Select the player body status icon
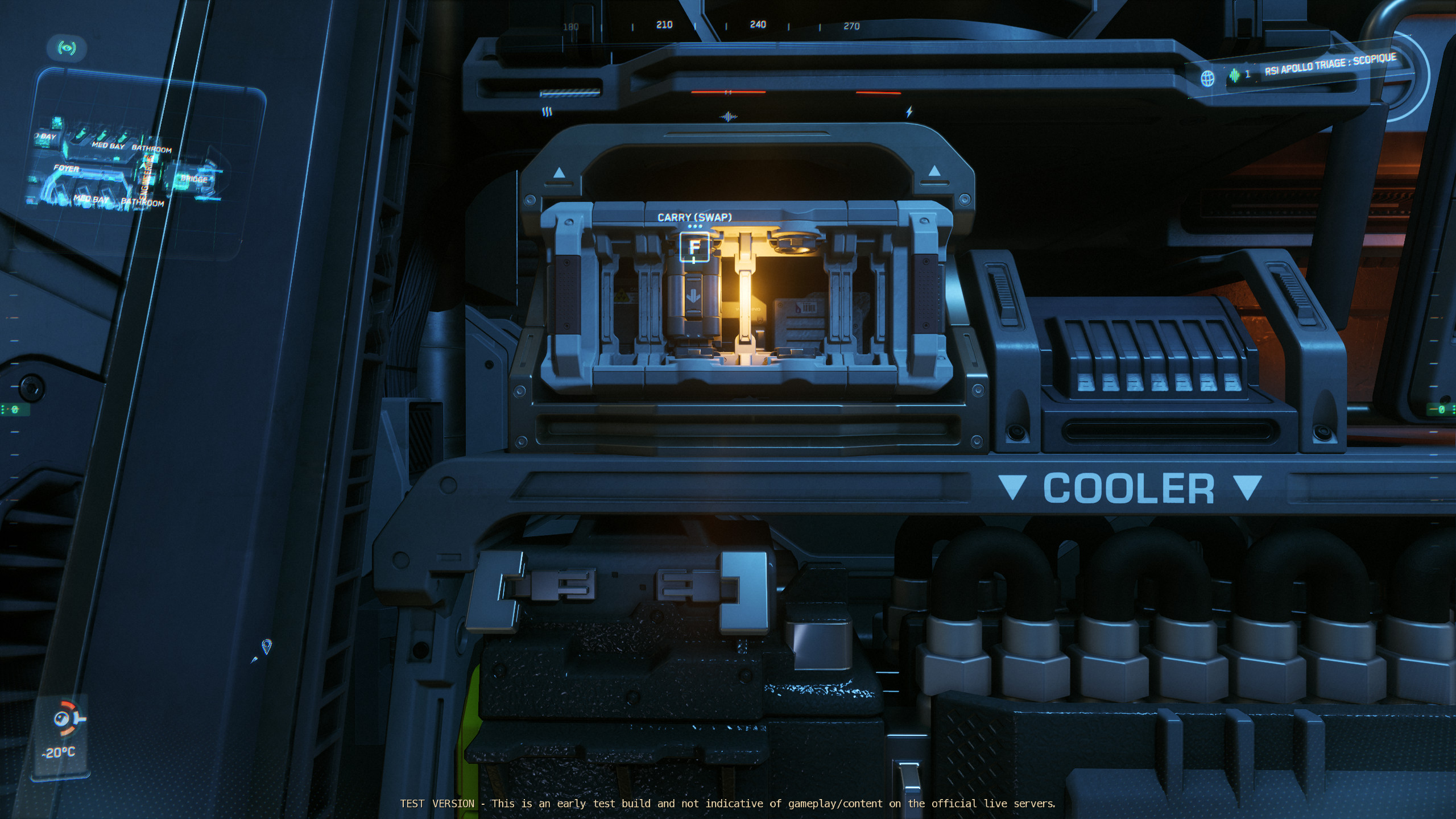Image resolution: width=1456 pixels, height=819 pixels. [66, 718]
